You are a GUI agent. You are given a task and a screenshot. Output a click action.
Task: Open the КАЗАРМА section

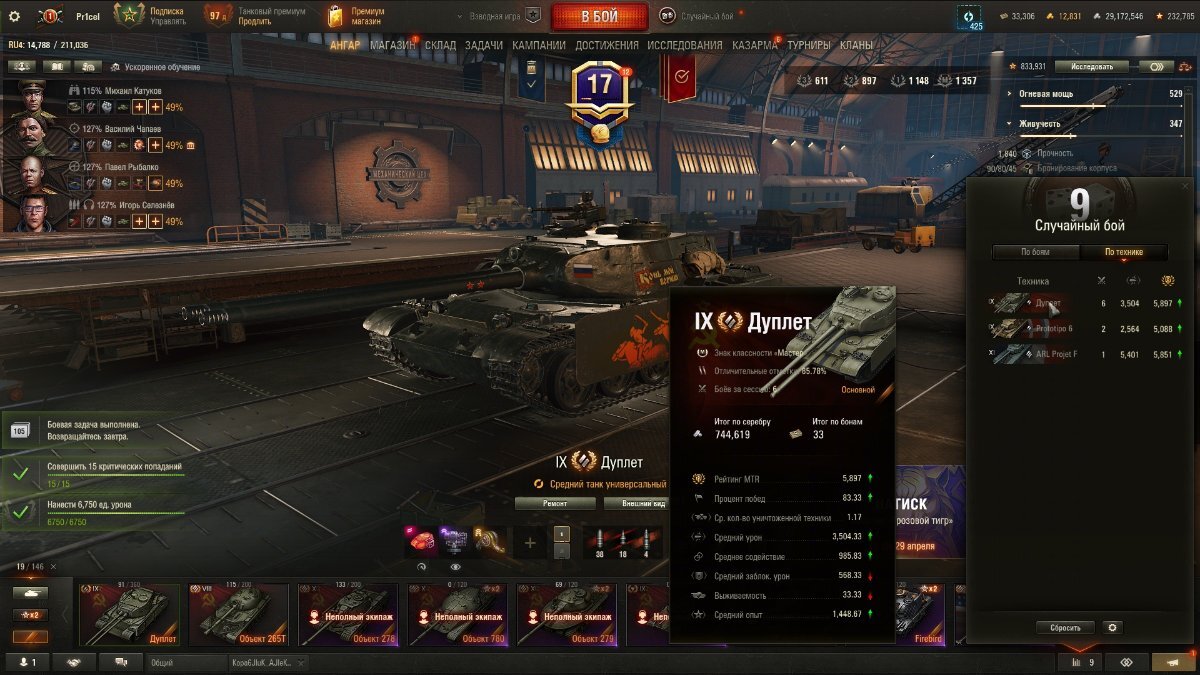(754, 45)
